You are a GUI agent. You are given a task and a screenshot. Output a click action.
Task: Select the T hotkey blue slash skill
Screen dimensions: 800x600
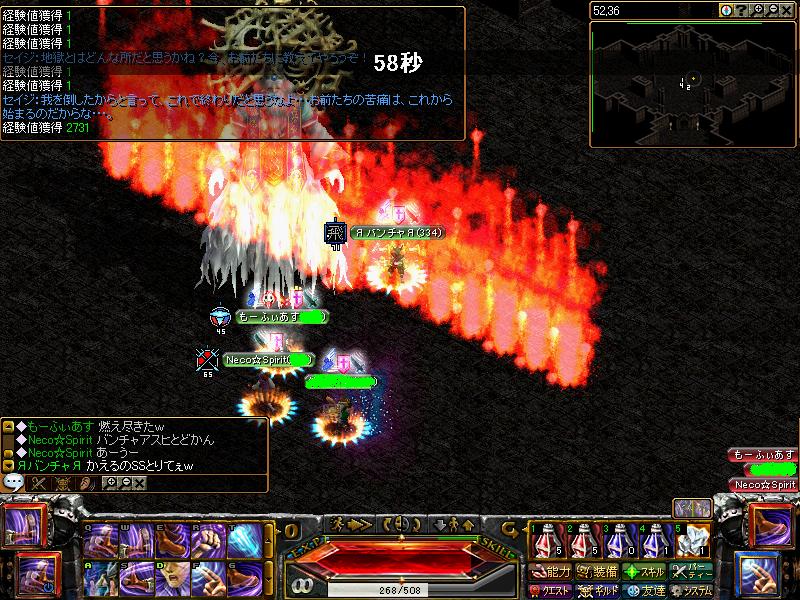[243, 541]
